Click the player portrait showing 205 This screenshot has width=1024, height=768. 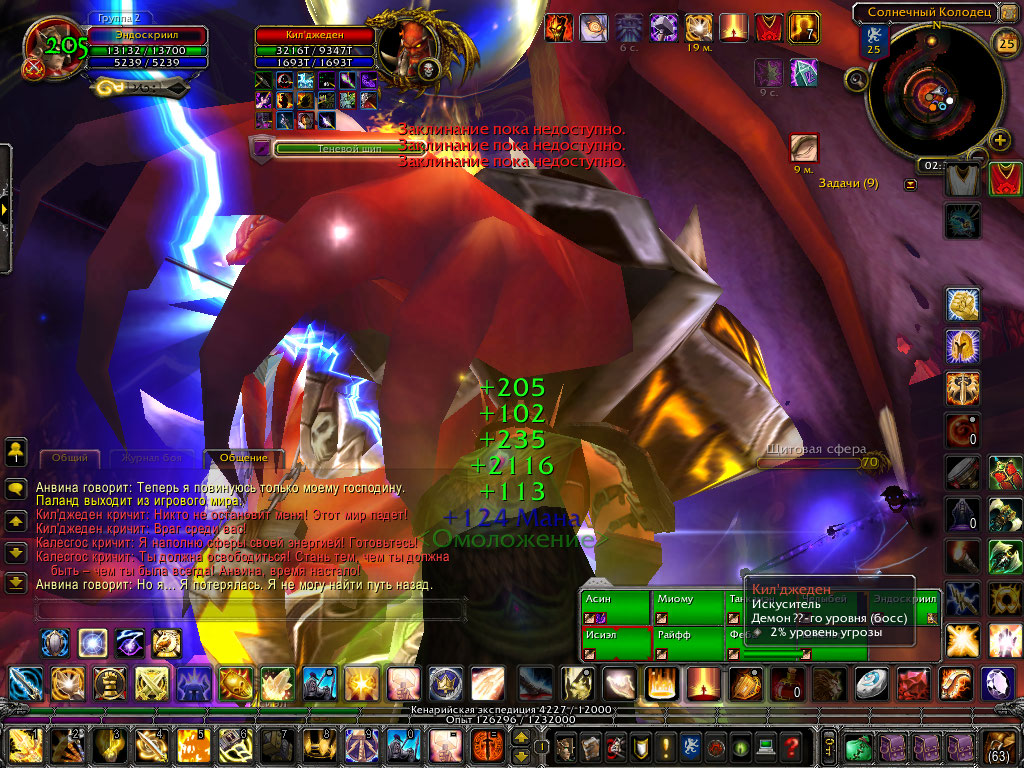click(x=50, y=48)
